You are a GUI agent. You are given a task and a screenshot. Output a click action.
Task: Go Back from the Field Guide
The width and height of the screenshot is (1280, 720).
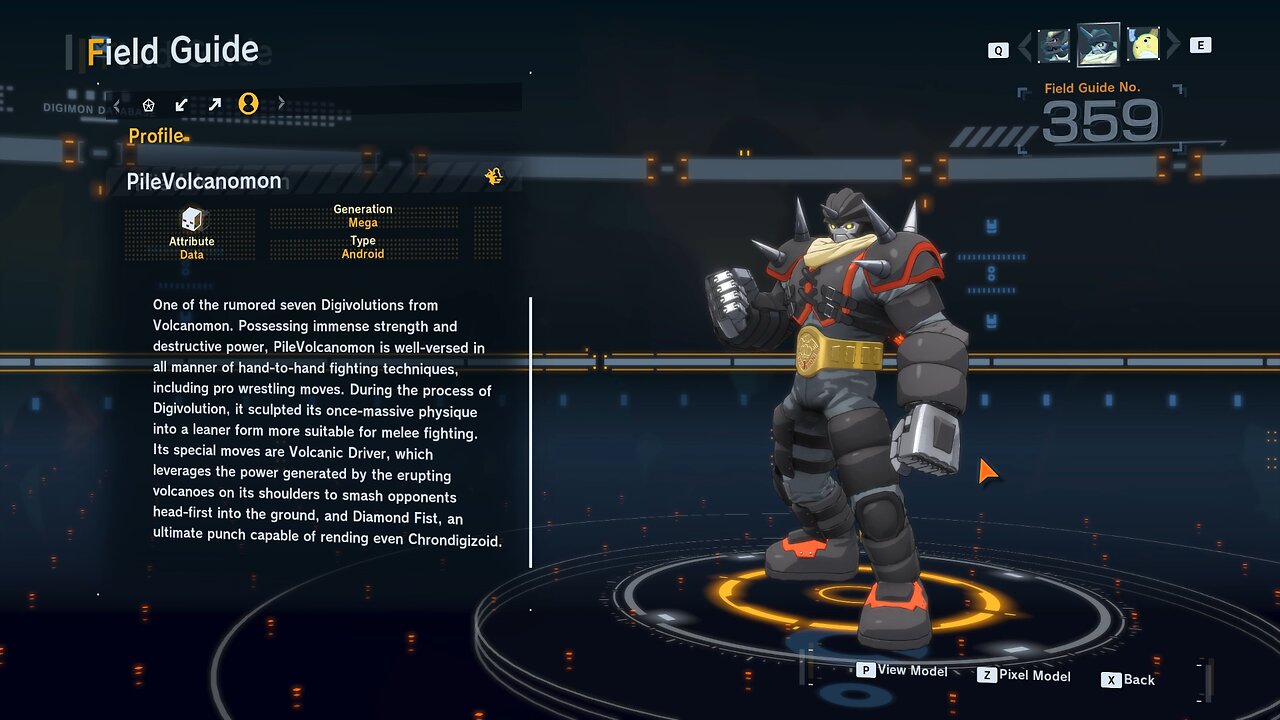[1128, 680]
